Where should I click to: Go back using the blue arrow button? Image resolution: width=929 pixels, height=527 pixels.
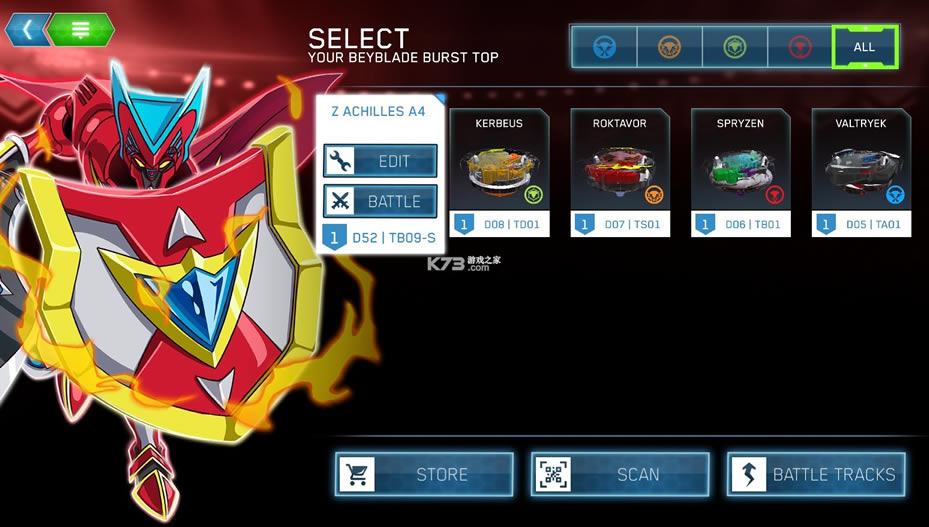tap(27, 29)
